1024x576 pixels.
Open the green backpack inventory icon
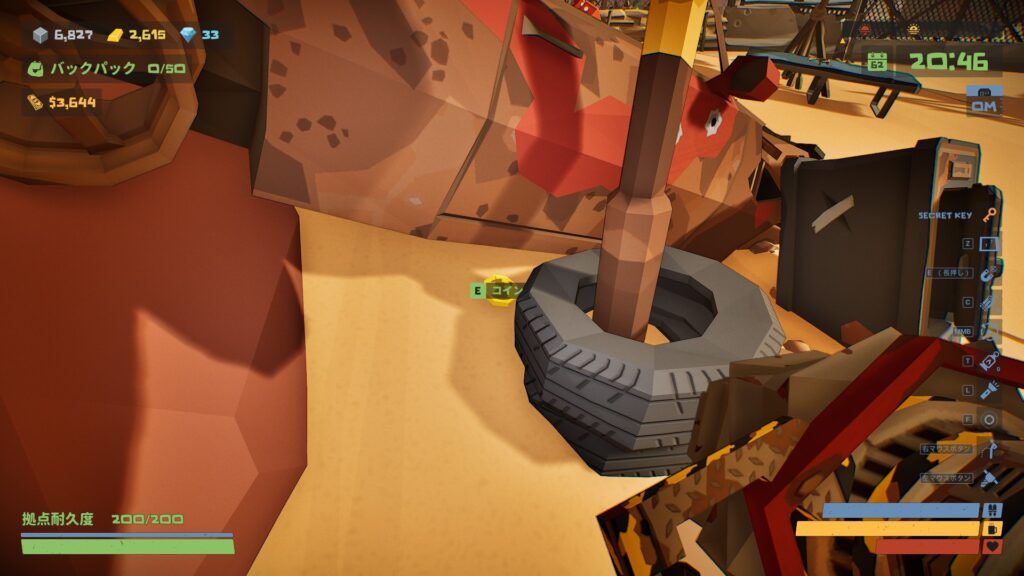(x=35, y=69)
